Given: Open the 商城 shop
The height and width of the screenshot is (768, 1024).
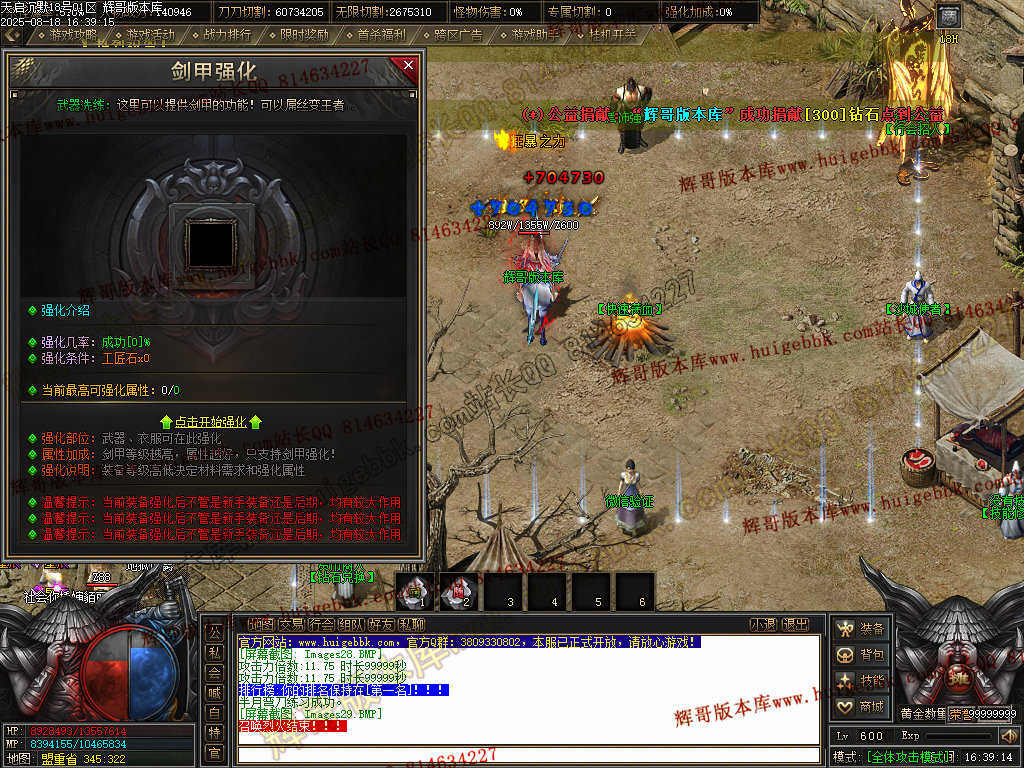Looking at the screenshot, I should (862, 707).
